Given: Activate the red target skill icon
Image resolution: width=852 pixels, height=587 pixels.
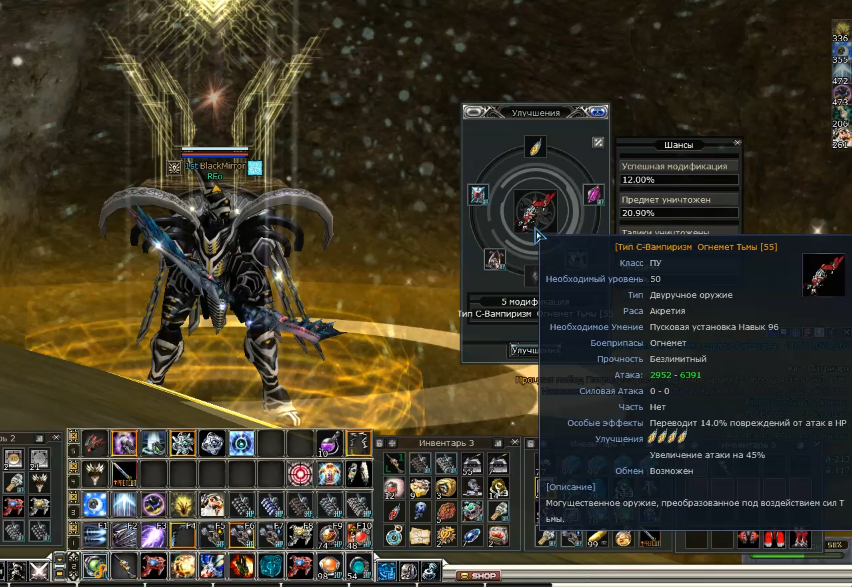Looking at the screenshot, I should (x=299, y=473).
